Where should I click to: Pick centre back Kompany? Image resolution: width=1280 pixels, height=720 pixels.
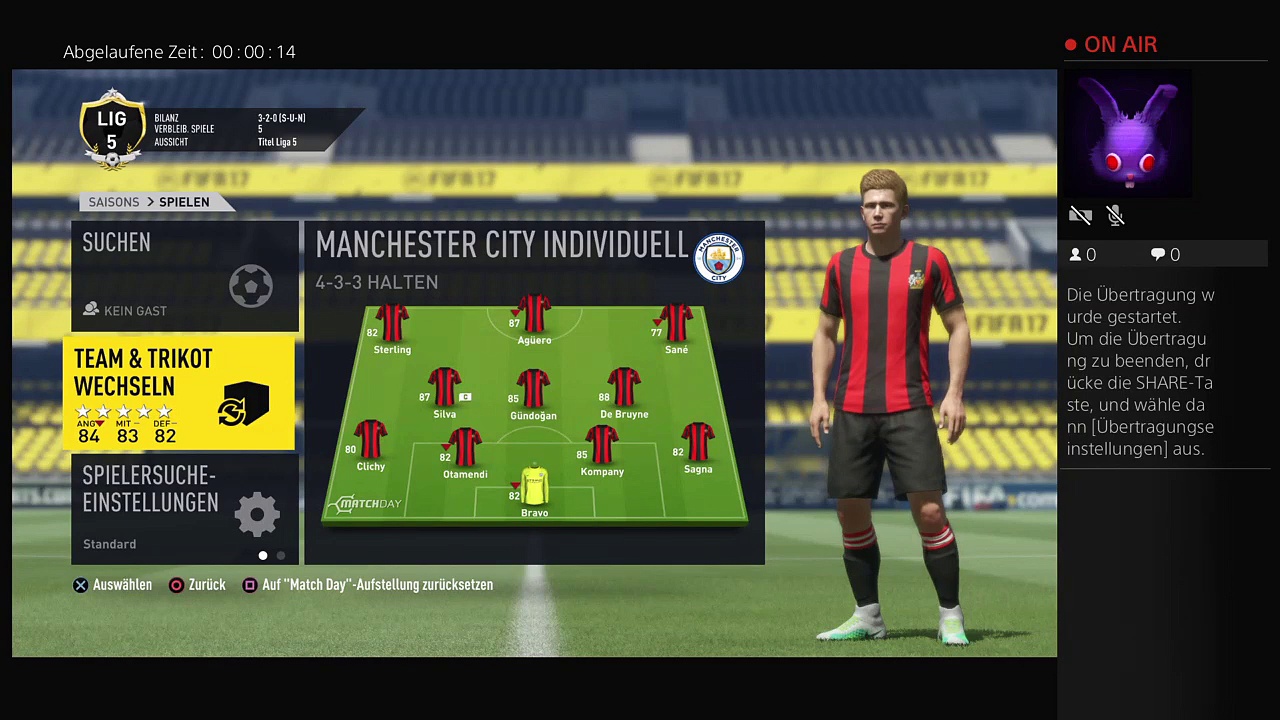[602, 446]
